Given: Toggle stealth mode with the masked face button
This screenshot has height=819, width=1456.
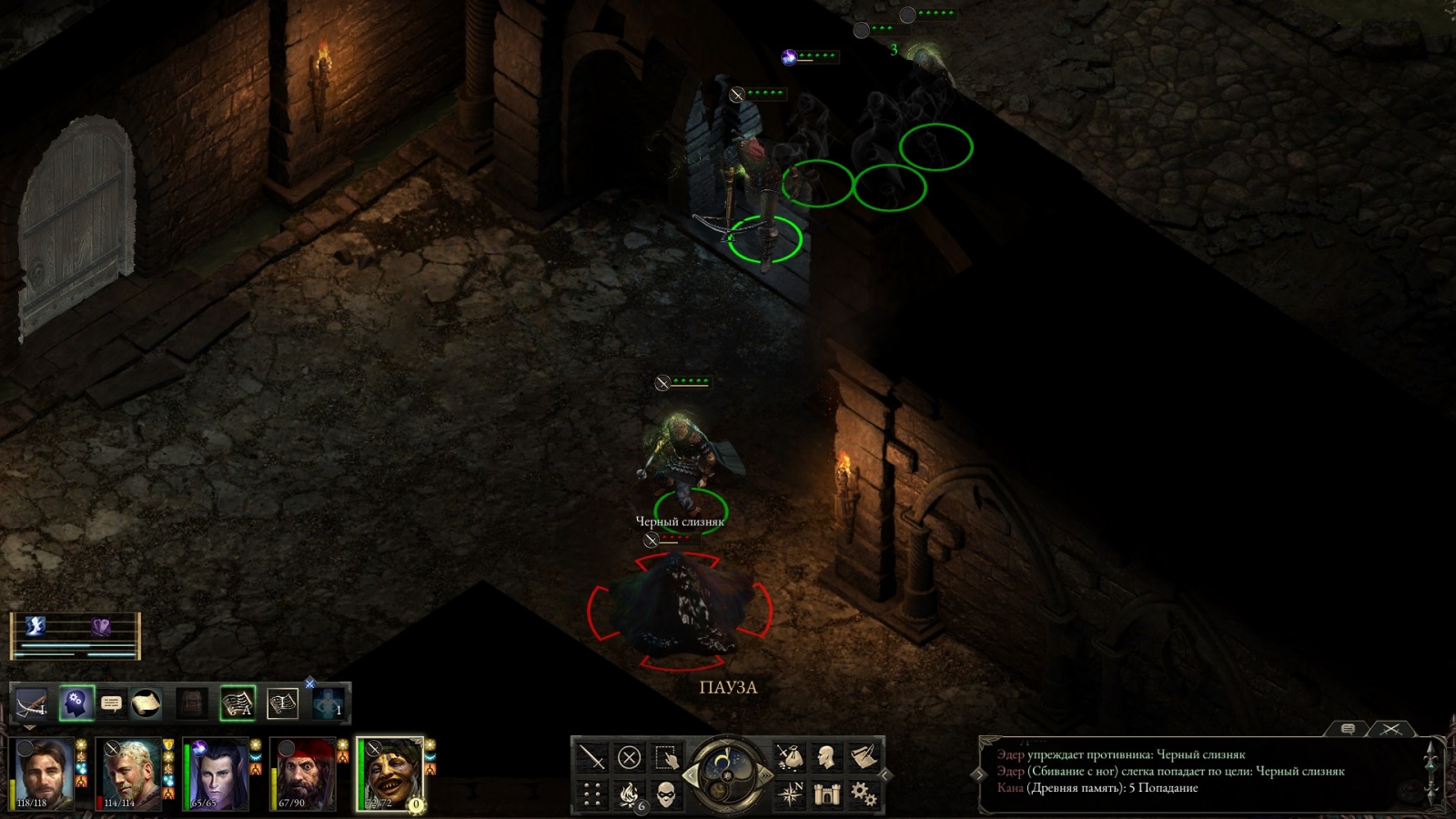Looking at the screenshot, I should (x=666, y=794).
